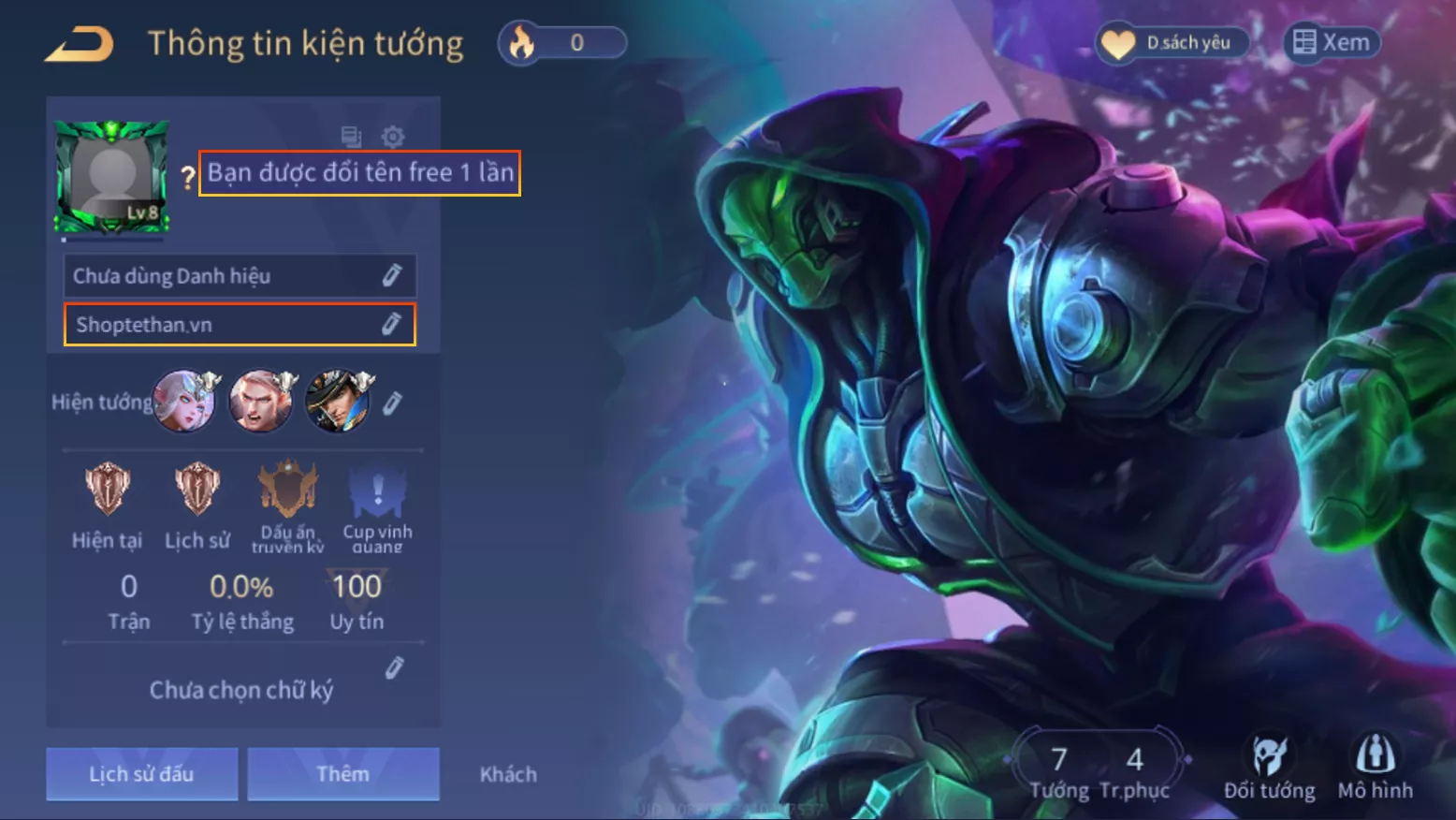The width and height of the screenshot is (1456, 820).
Task: Go back using the return arrow
Action: [80, 44]
